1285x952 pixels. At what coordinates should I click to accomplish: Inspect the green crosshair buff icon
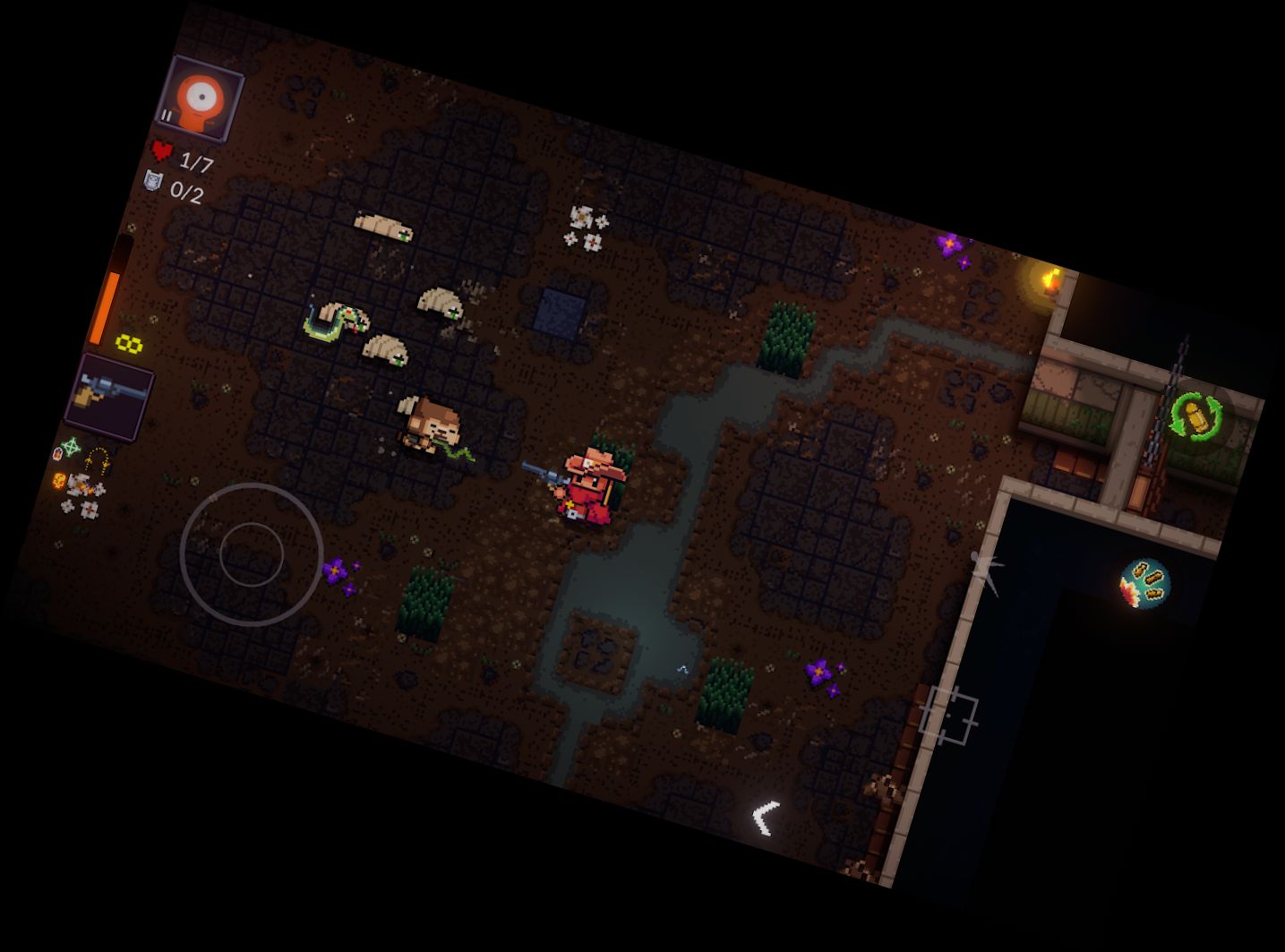[x=70, y=446]
